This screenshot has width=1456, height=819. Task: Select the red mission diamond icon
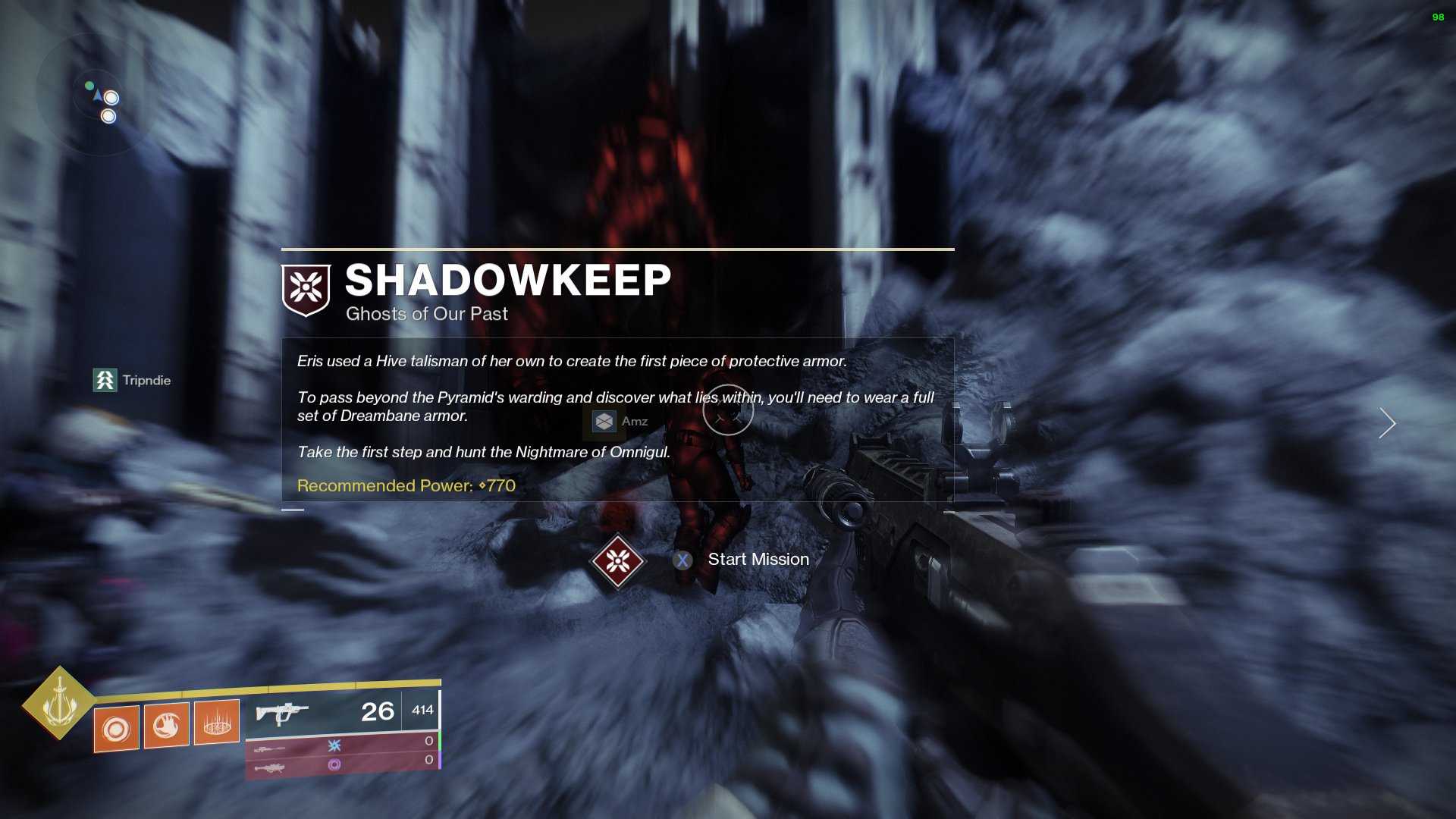coord(617,561)
